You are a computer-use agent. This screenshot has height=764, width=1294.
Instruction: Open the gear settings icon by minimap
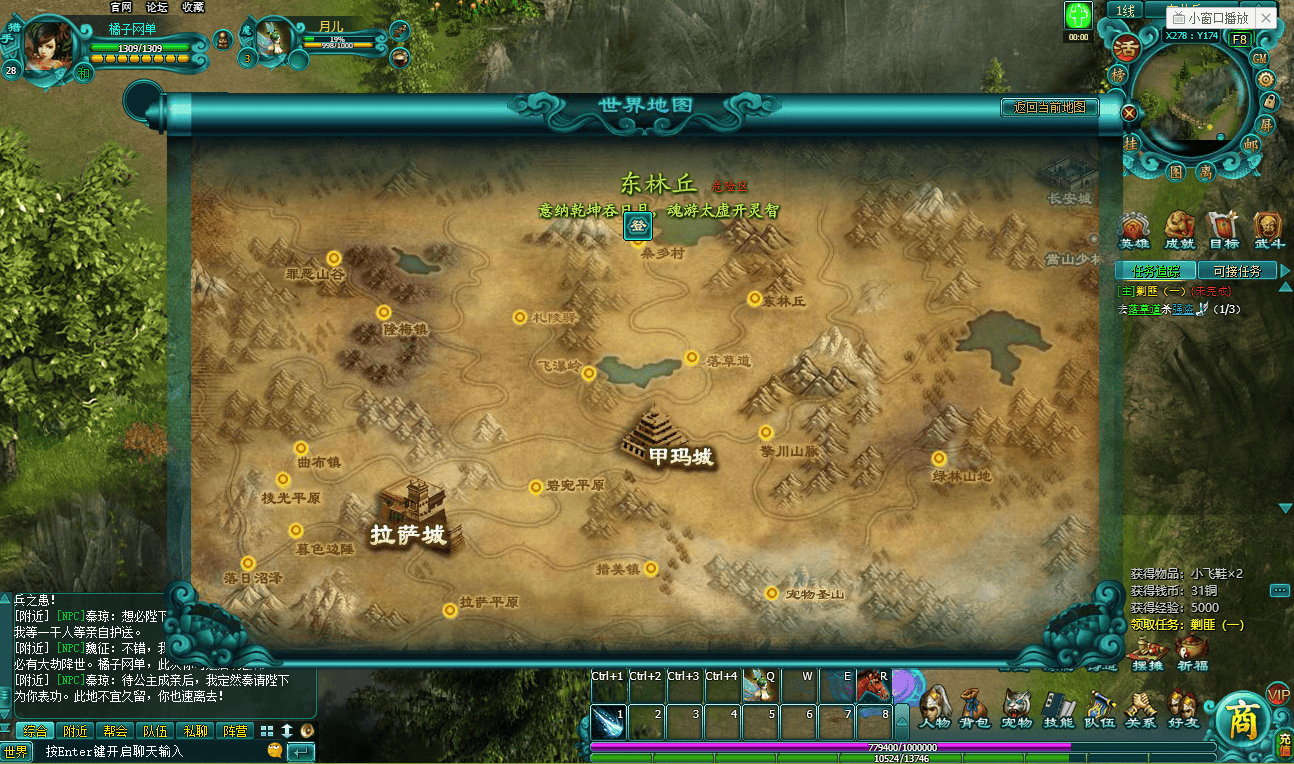tap(1265, 80)
